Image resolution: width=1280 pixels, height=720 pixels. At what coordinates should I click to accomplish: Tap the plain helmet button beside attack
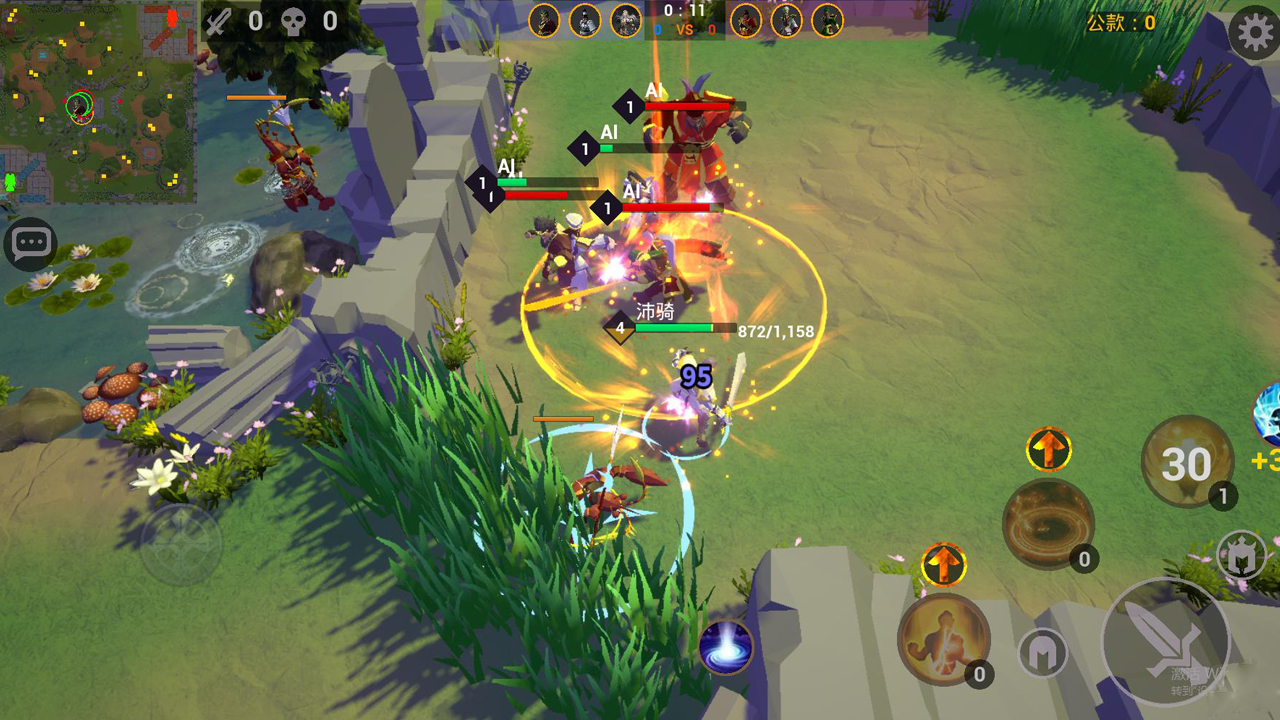click(1042, 654)
